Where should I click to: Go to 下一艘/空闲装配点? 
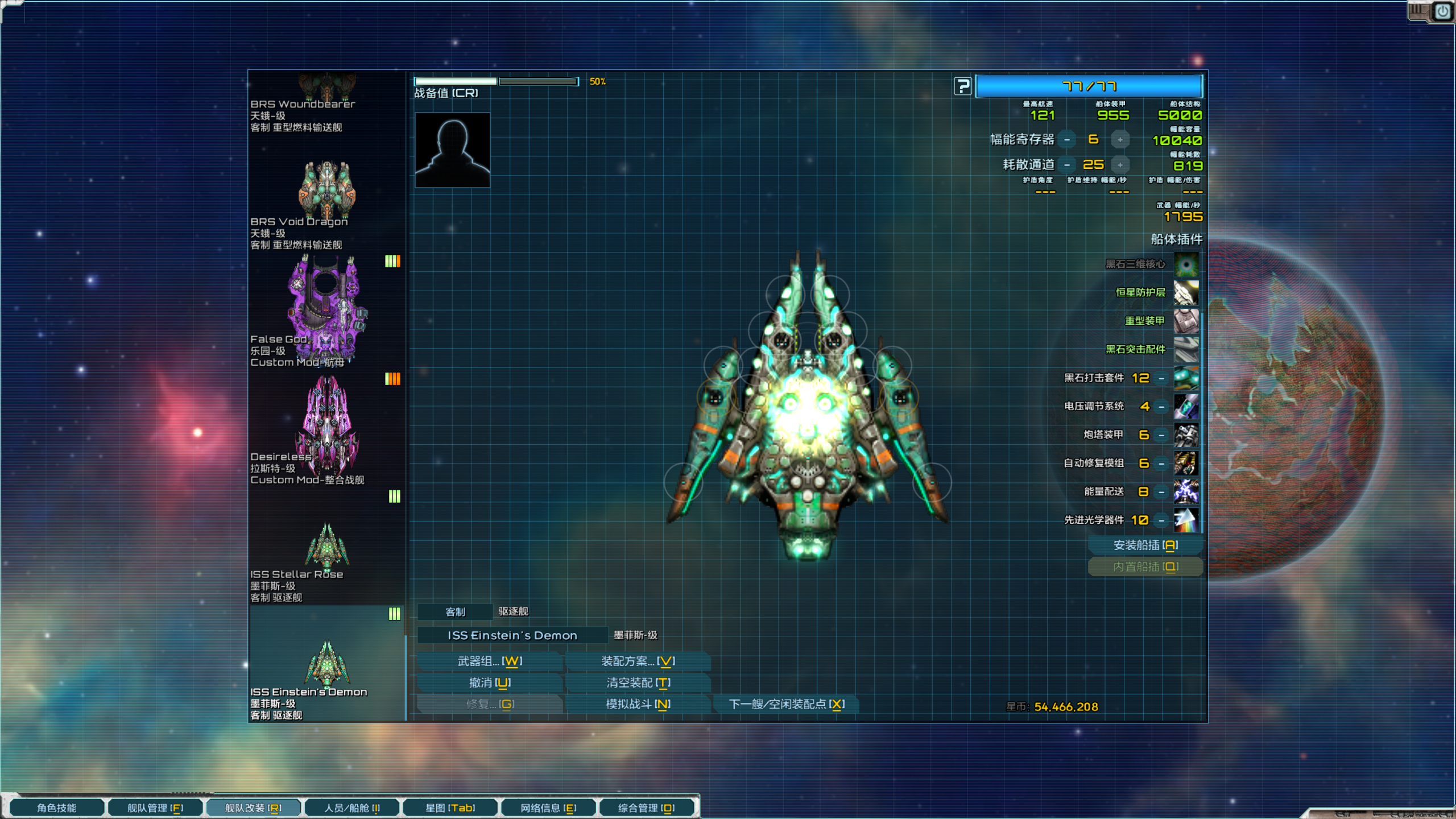point(787,704)
